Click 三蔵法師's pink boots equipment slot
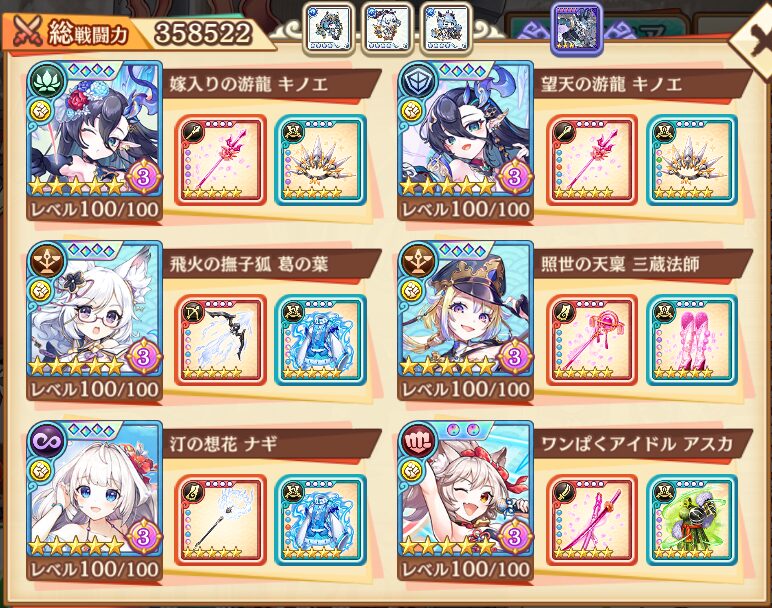The width and height of the screenshot is (772, 608). click(x=690, y=340)
